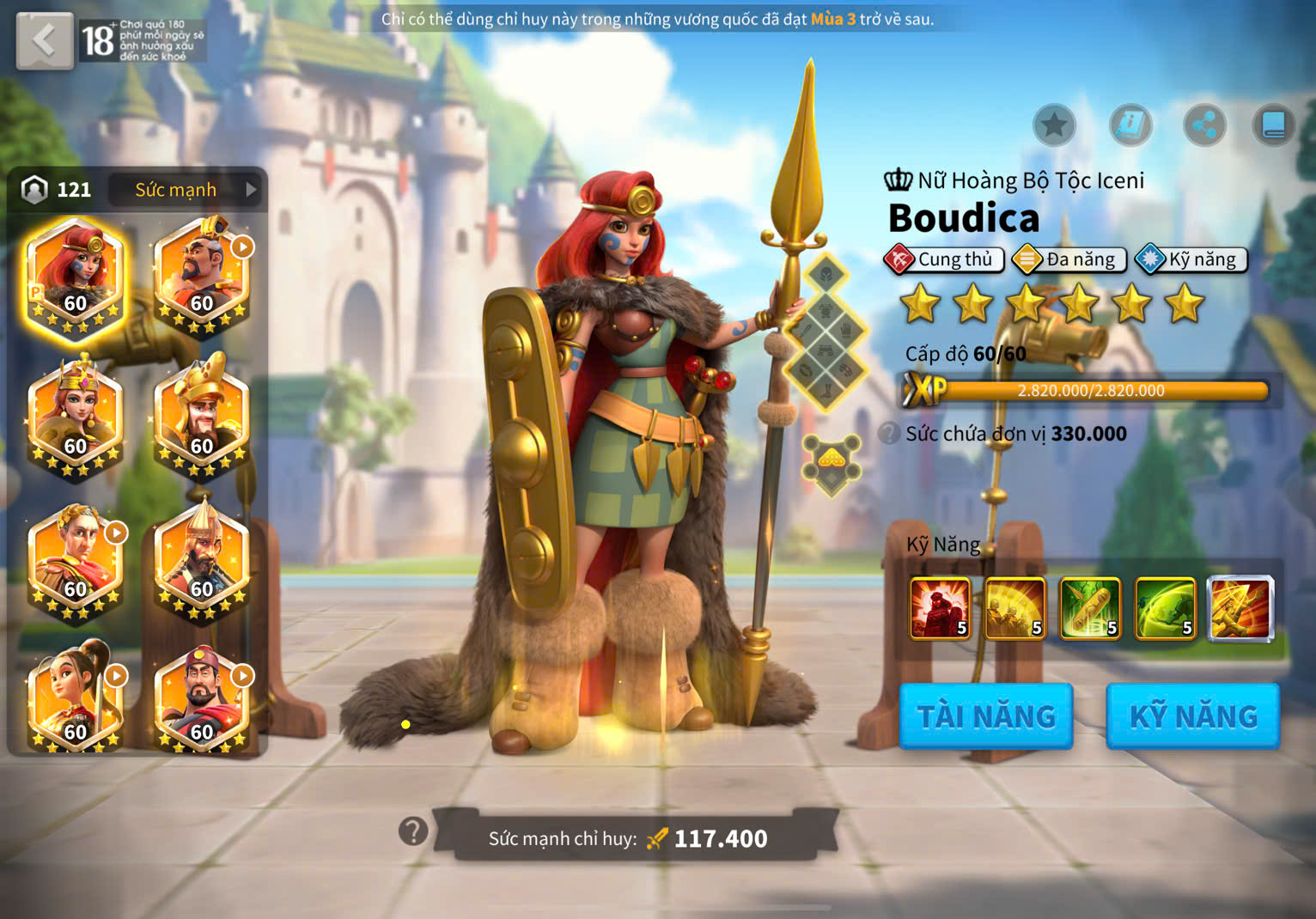Open the blue book icon
The image size is (1316, 919).
pos(1273,126)
